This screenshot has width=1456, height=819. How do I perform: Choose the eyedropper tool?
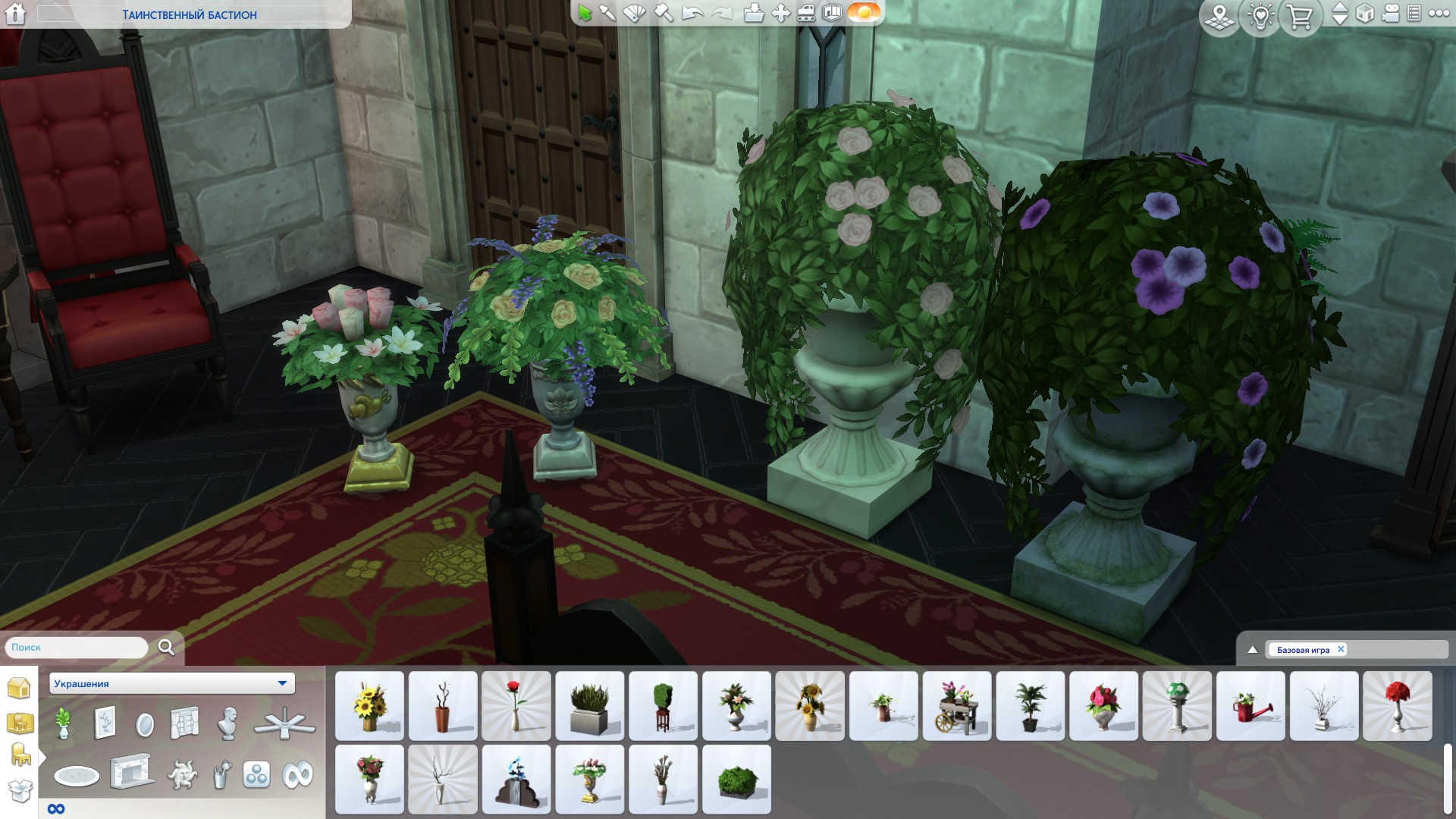click(607, 13)
